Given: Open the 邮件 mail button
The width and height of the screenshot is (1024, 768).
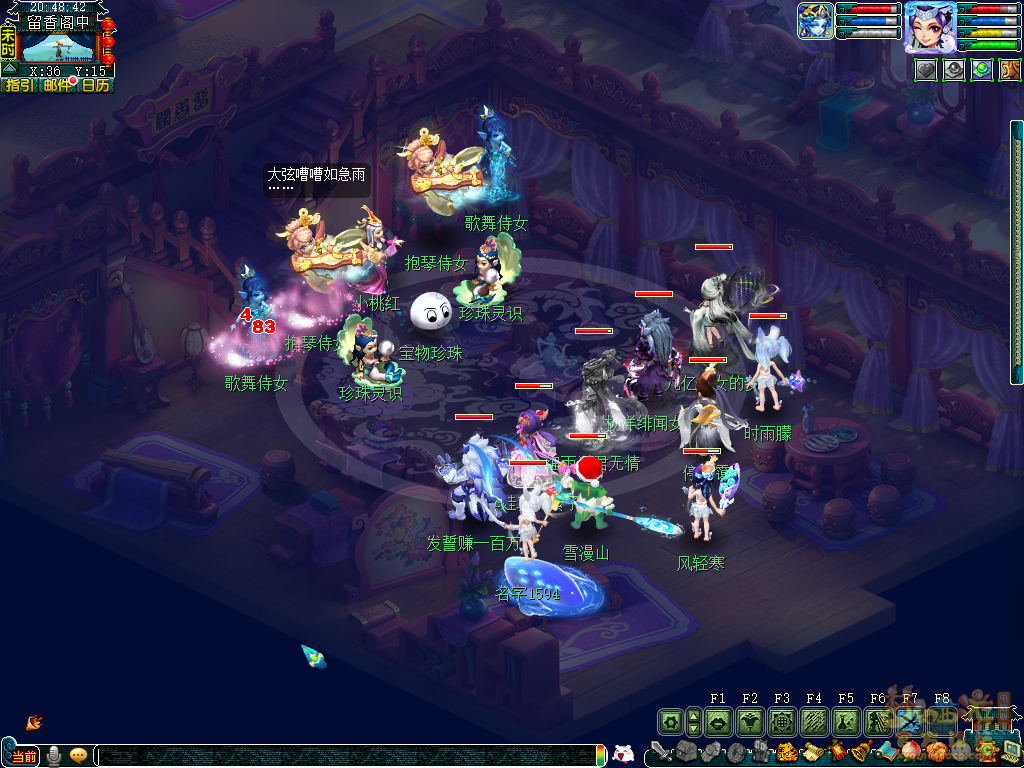Looking at the screenshot, I should 57,86.
